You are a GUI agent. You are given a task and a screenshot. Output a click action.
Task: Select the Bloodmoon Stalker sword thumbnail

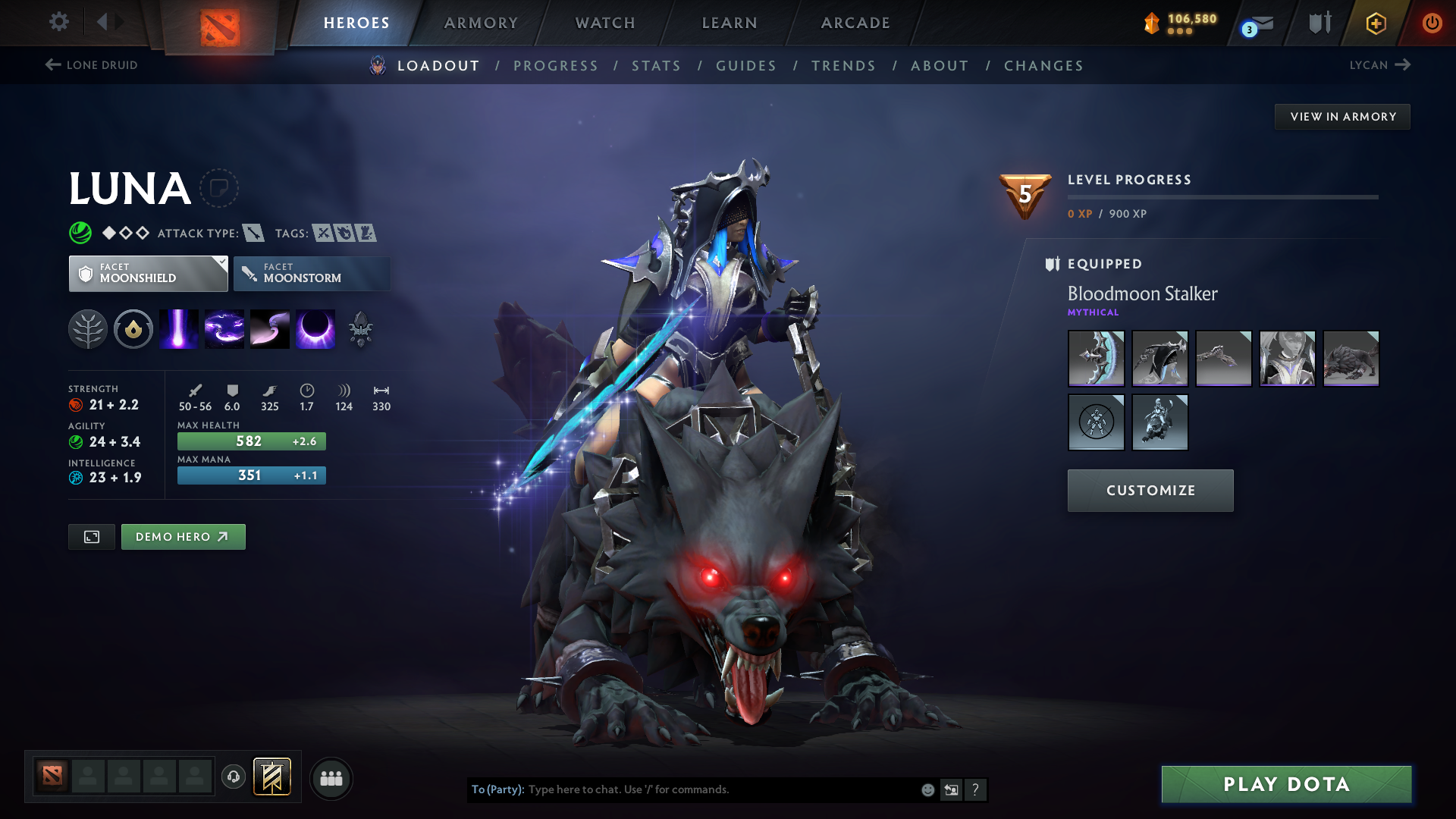tap(1096, 358)
